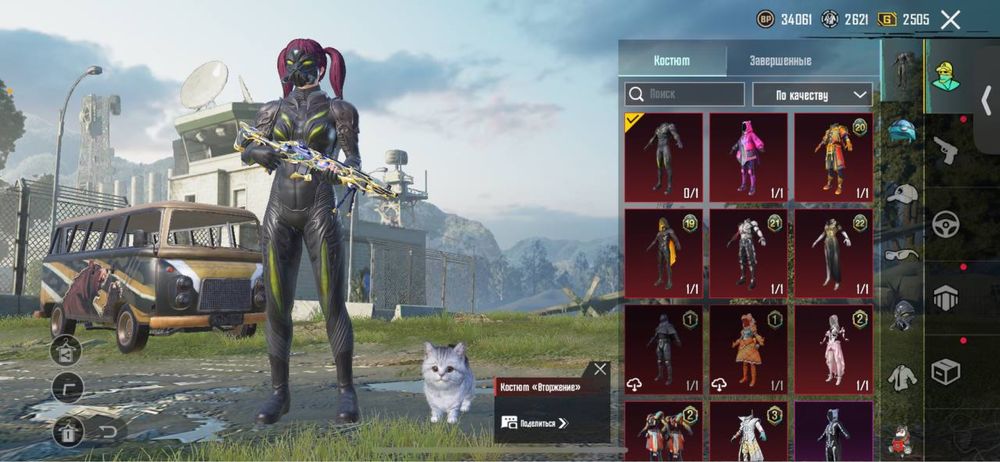Image resolution: width=1000 pixels, height=462 pixels.
Task: Select the silver armor costume with badge 21
Action: pyautogui.click(x=748, y=253)
